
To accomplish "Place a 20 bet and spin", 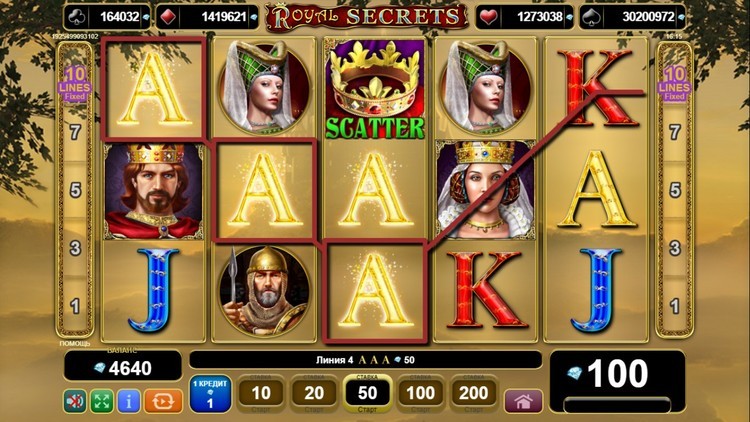I will click(314, 393).
